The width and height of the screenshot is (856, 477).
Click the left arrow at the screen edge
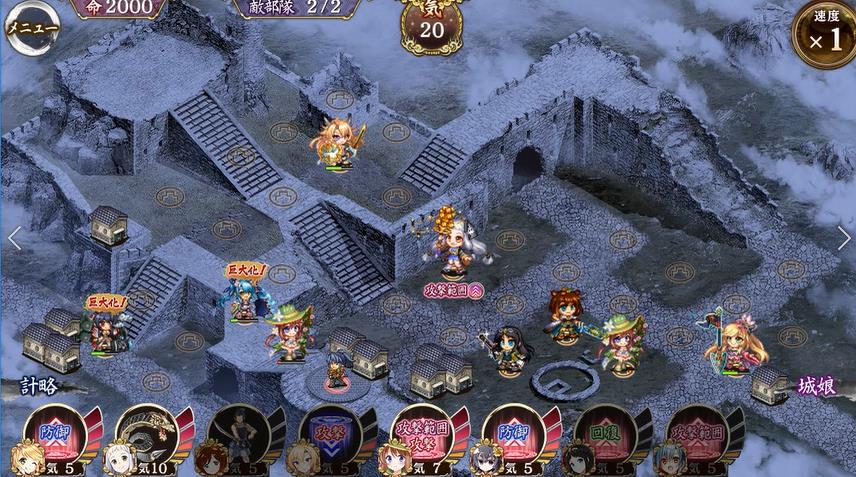14,238
